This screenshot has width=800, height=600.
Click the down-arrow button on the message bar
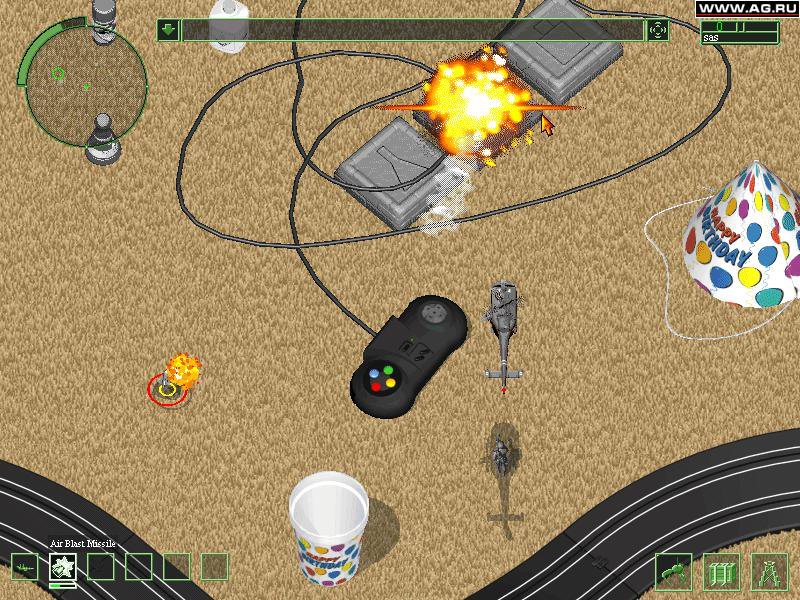(x=168, y=30)
